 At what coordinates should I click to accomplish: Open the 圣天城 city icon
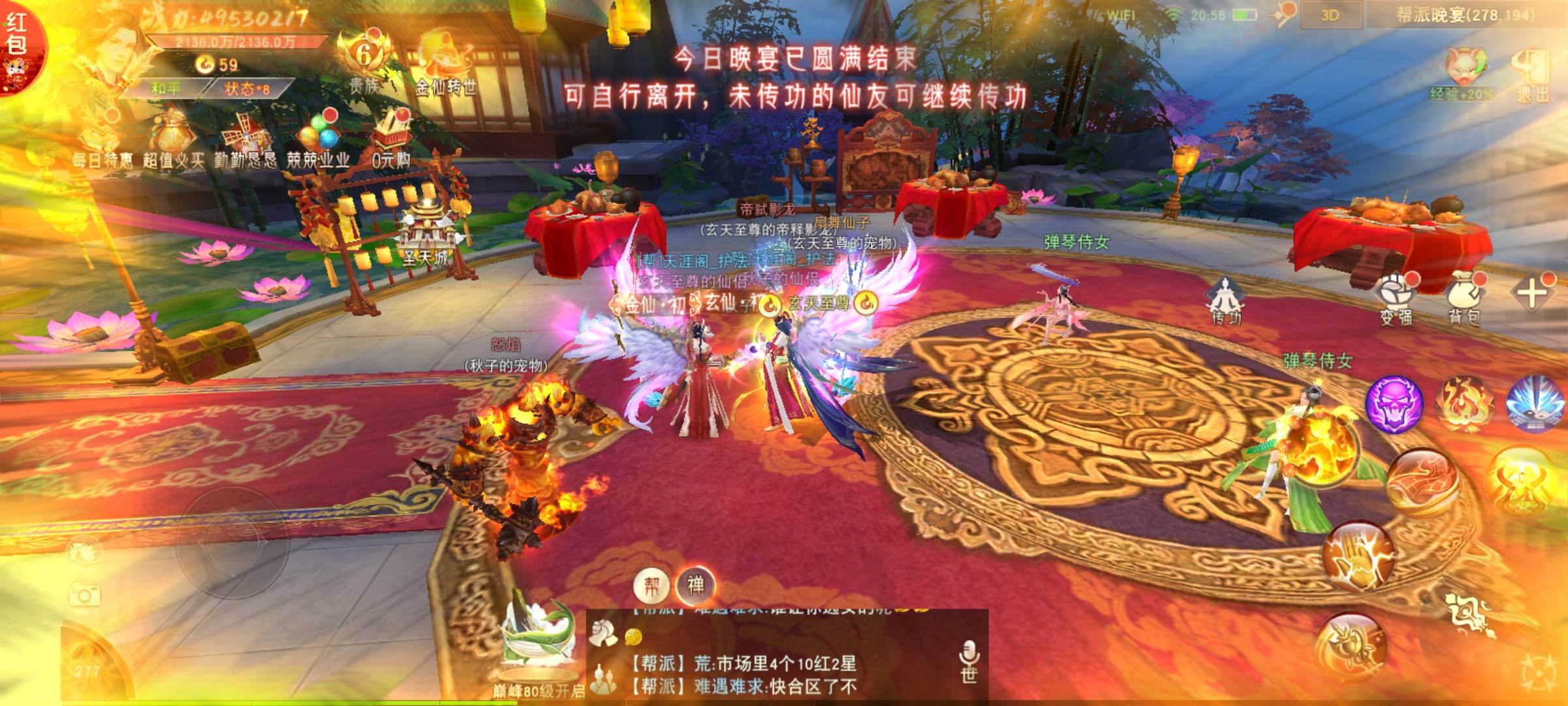(425, 235)
